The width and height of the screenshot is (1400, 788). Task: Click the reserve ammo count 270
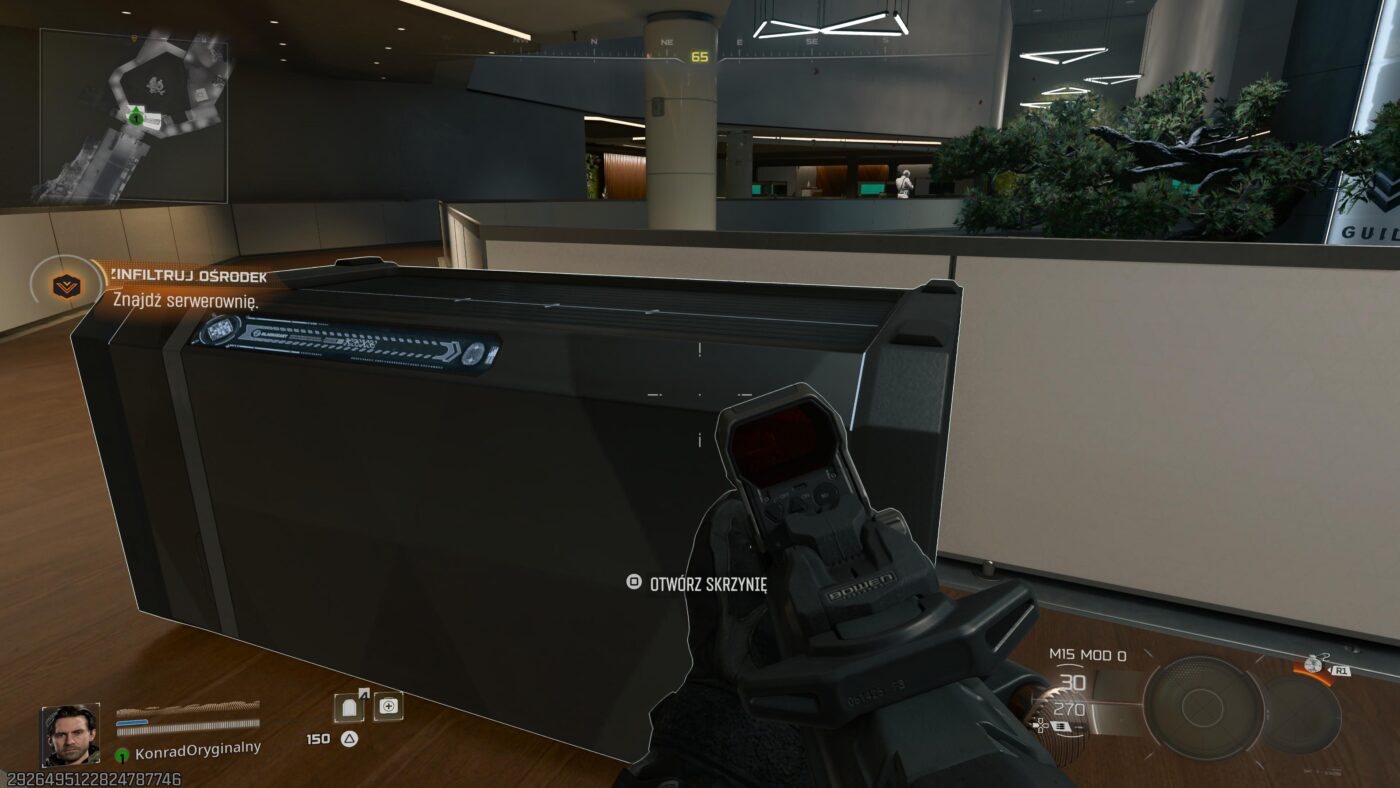point(1068,710)
